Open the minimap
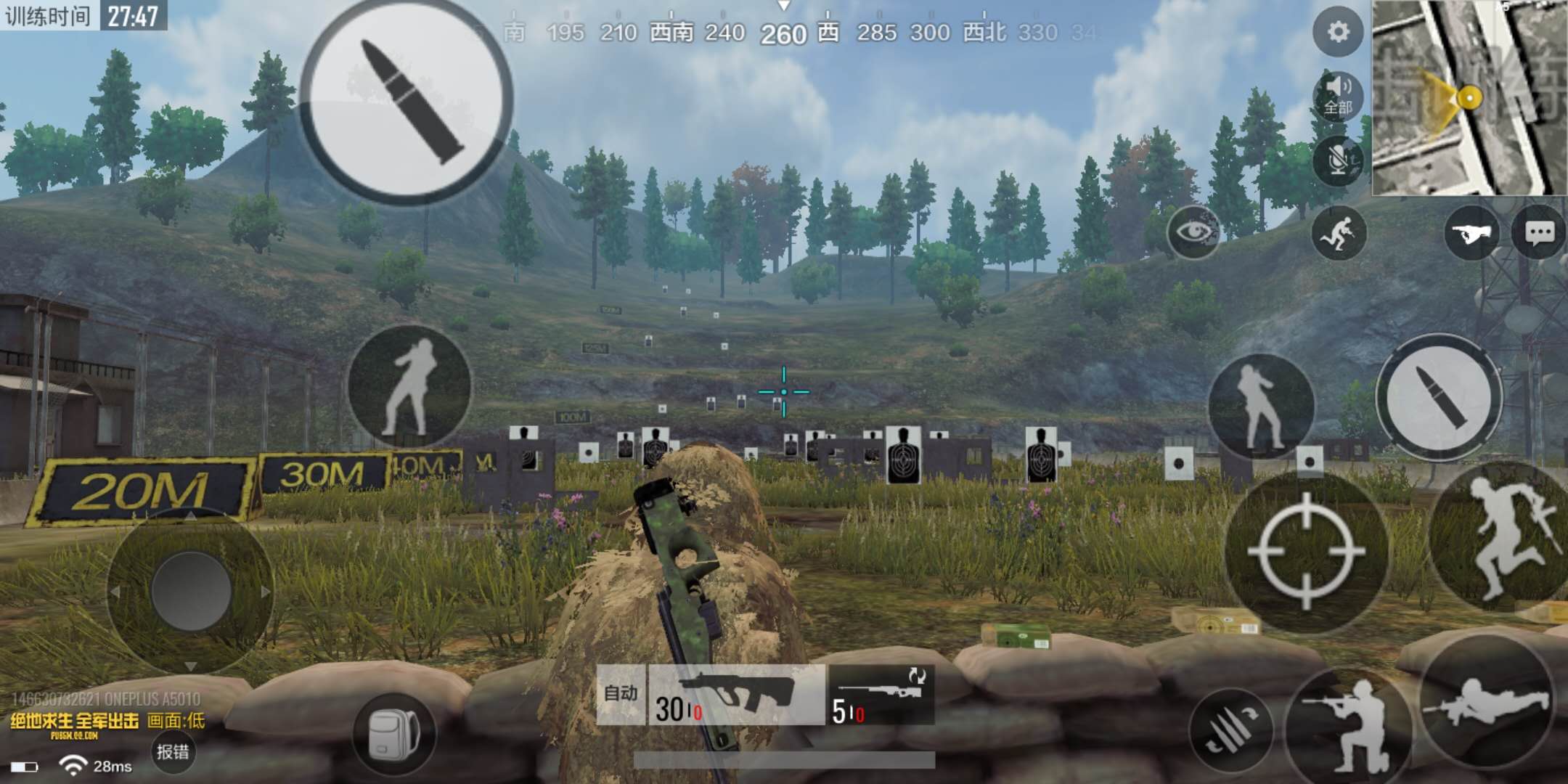Viewport: 1568px width, 784px height. pos(1469,97)
